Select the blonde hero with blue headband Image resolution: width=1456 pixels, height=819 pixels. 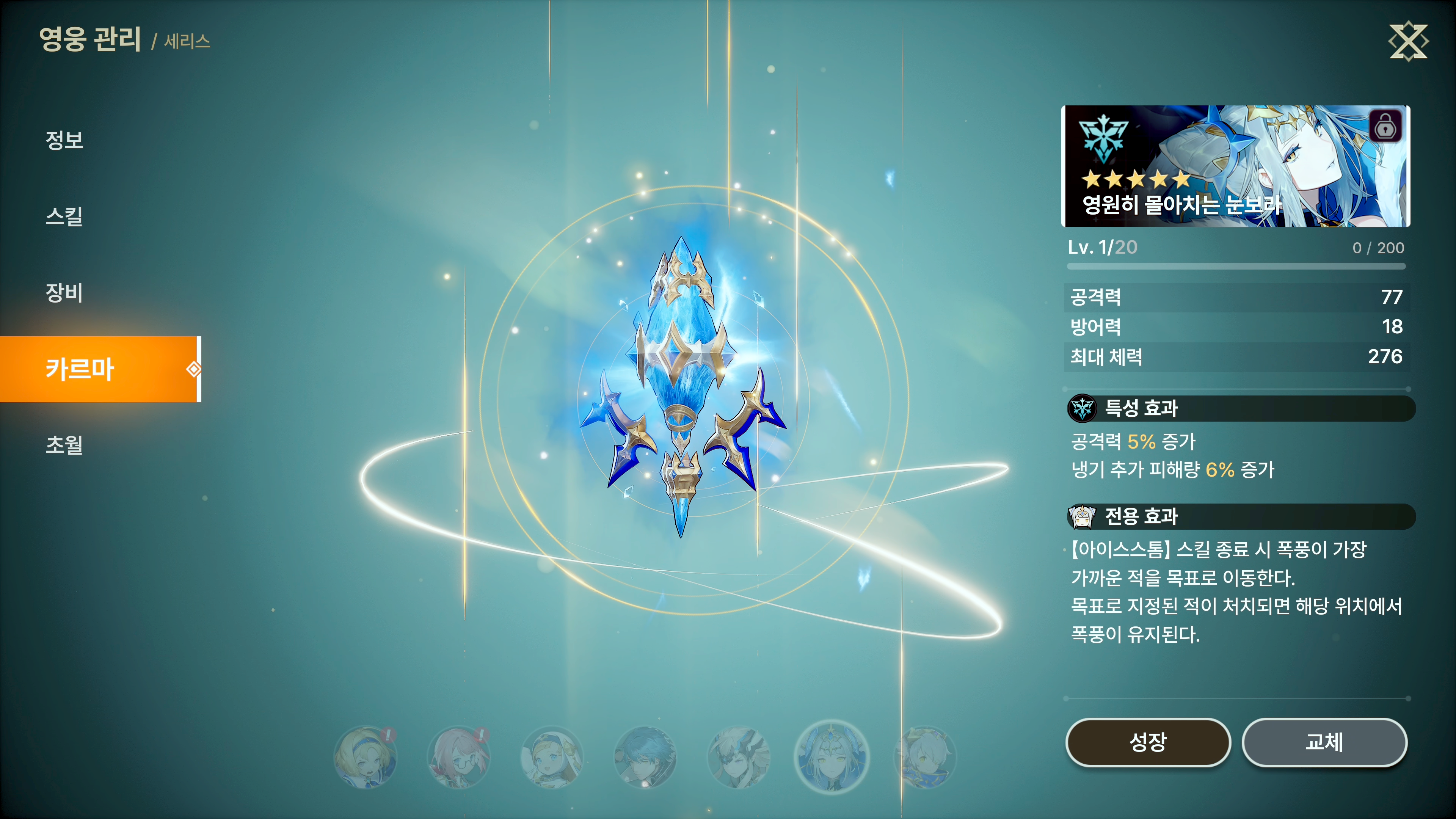(x=365, y=758)
